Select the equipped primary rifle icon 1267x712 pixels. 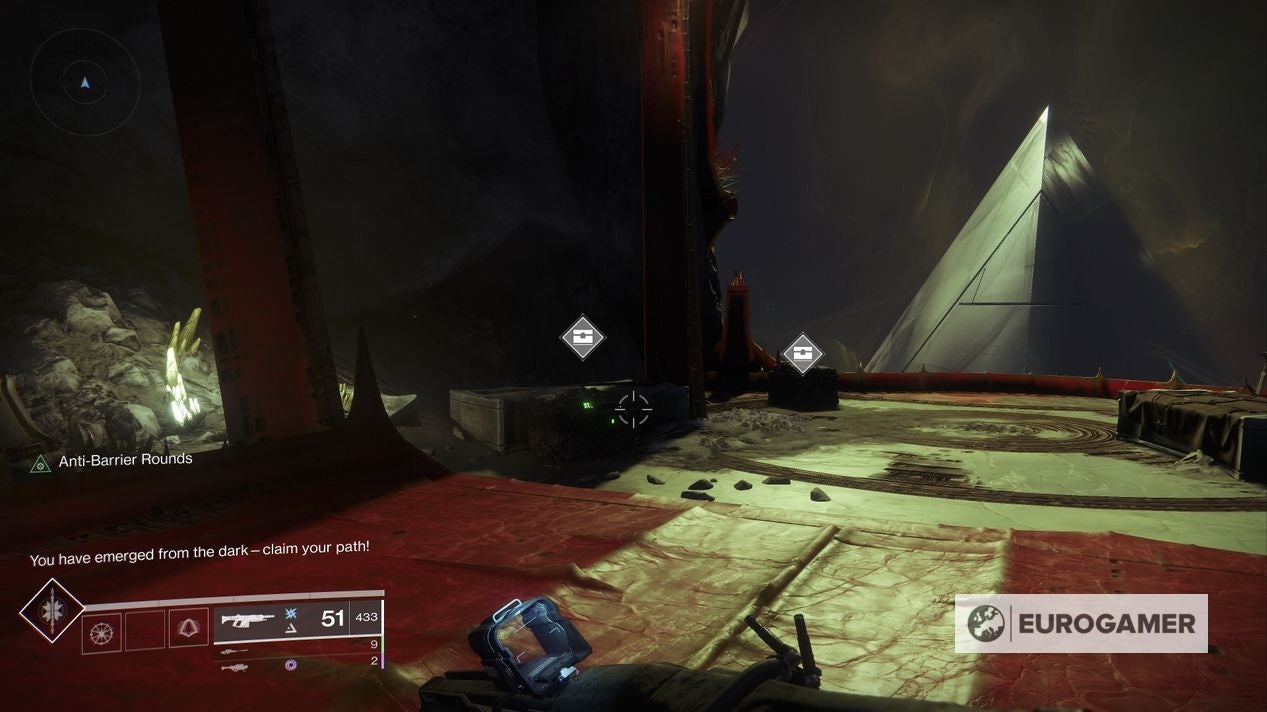247,620
